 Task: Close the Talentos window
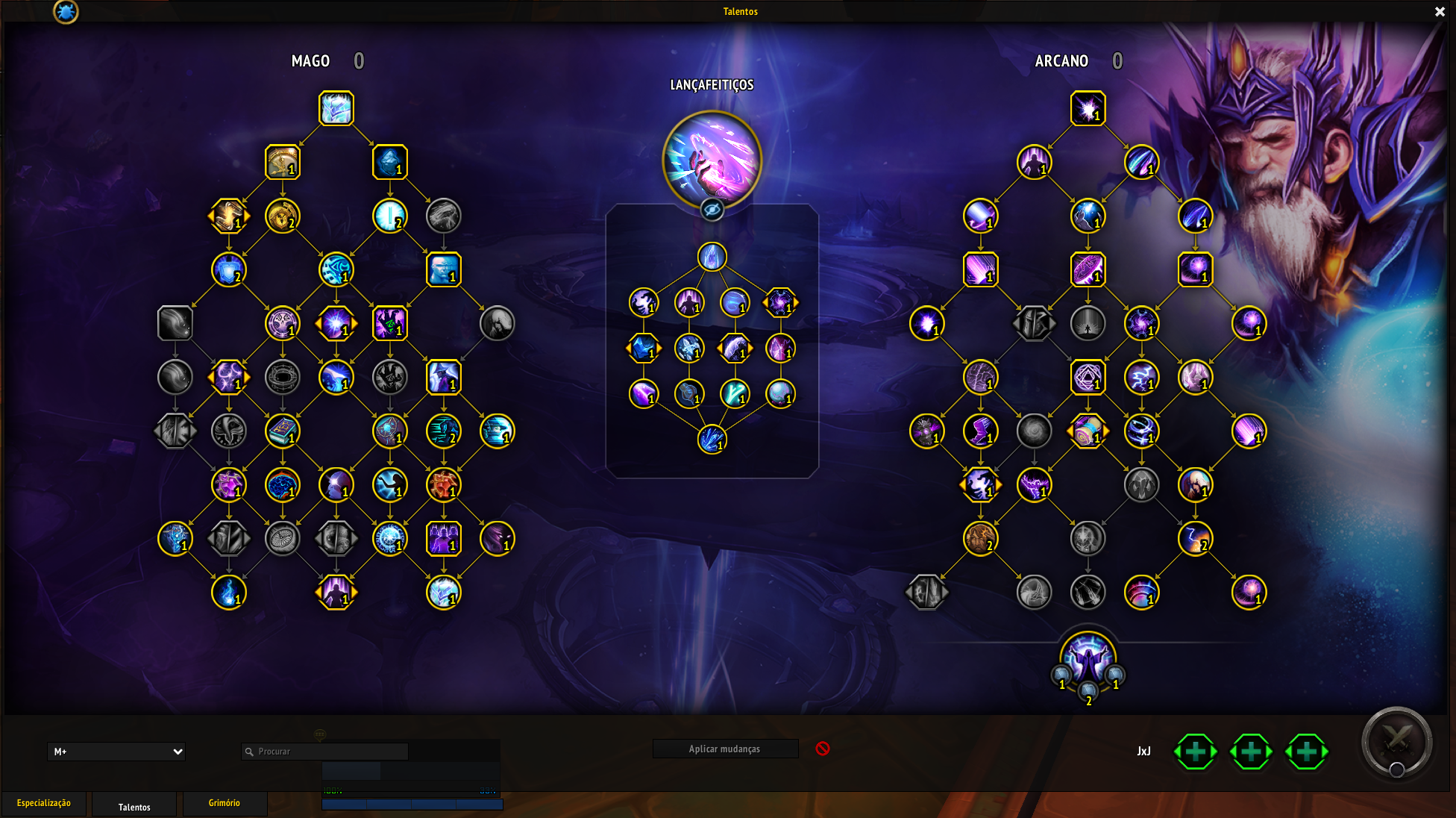coord(1440,12)
